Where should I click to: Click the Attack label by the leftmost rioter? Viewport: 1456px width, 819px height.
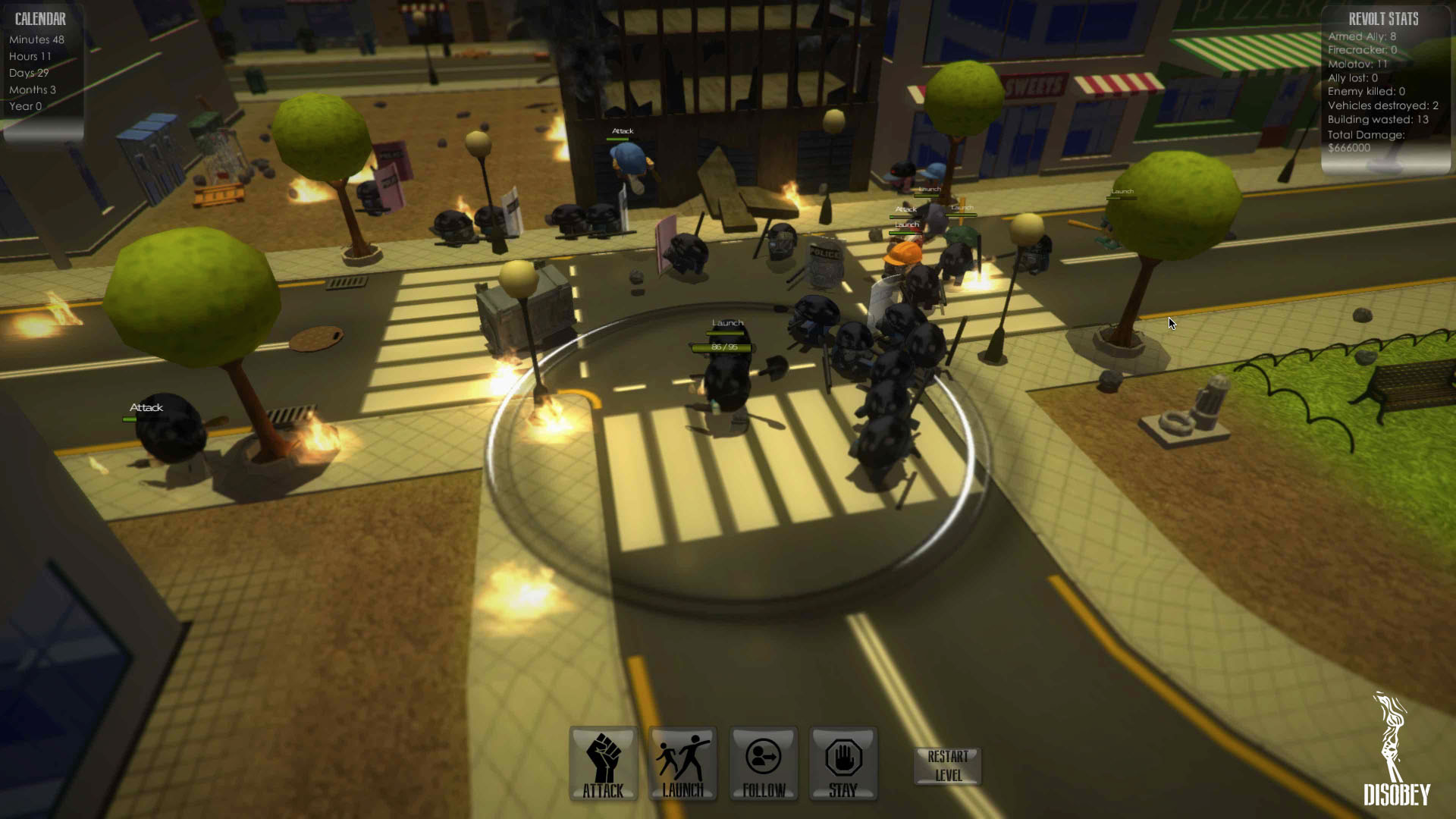pyautogui.click(x=146, y=407)
